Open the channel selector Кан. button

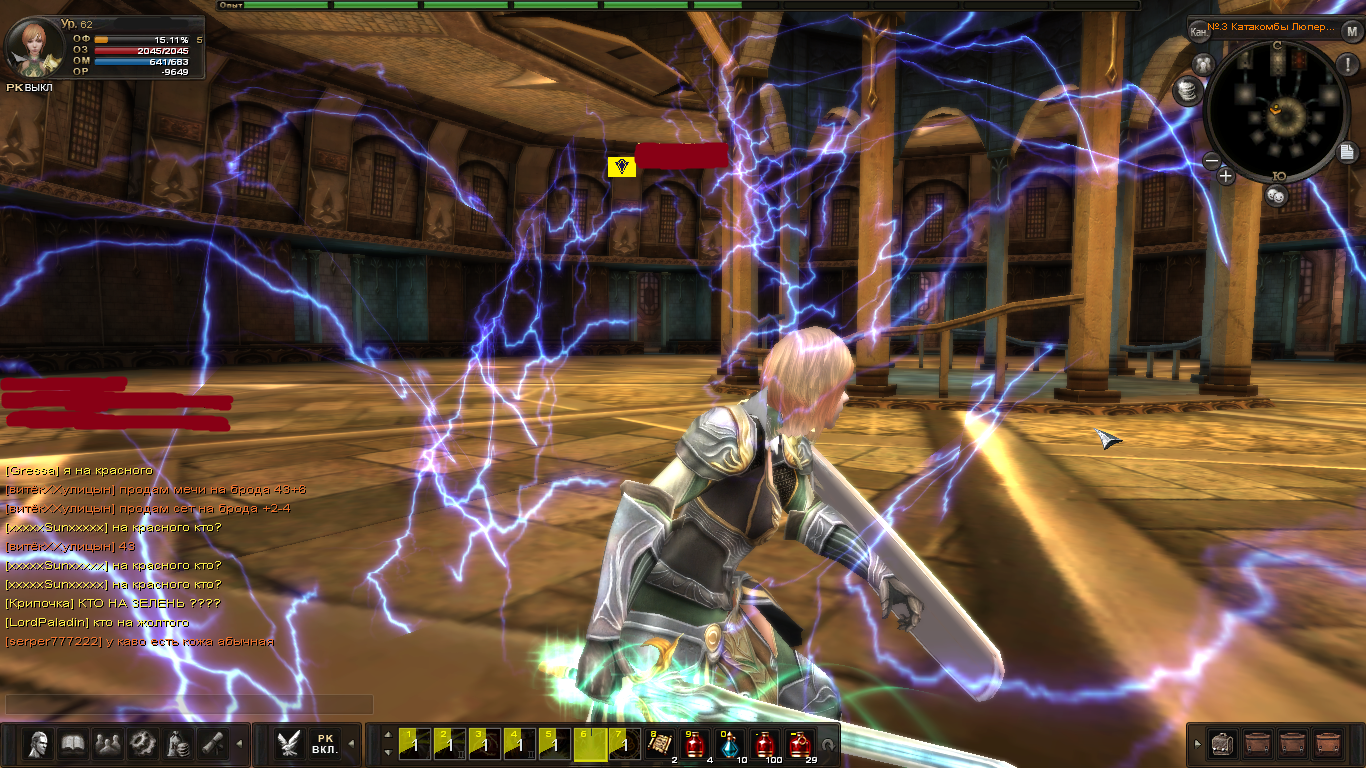tap(1199, 31)
